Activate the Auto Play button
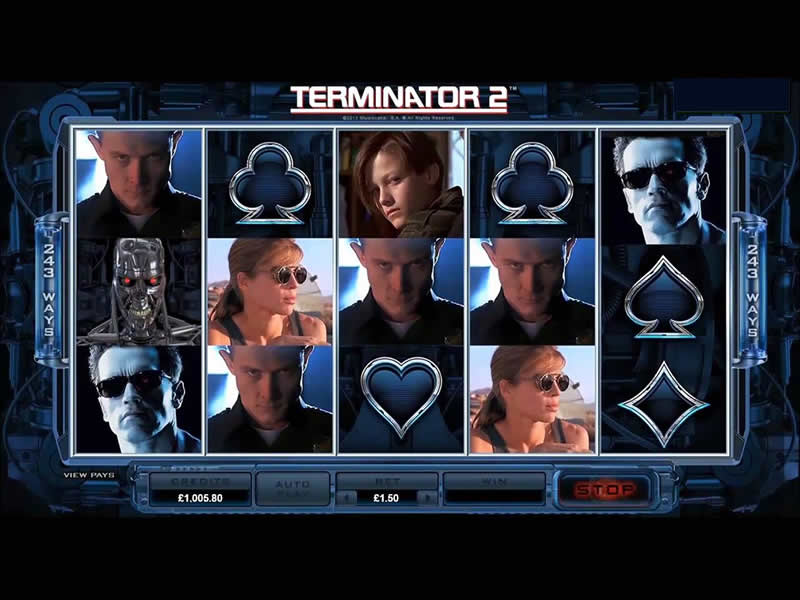Screen dimensions: 800x600 [293, 489]
